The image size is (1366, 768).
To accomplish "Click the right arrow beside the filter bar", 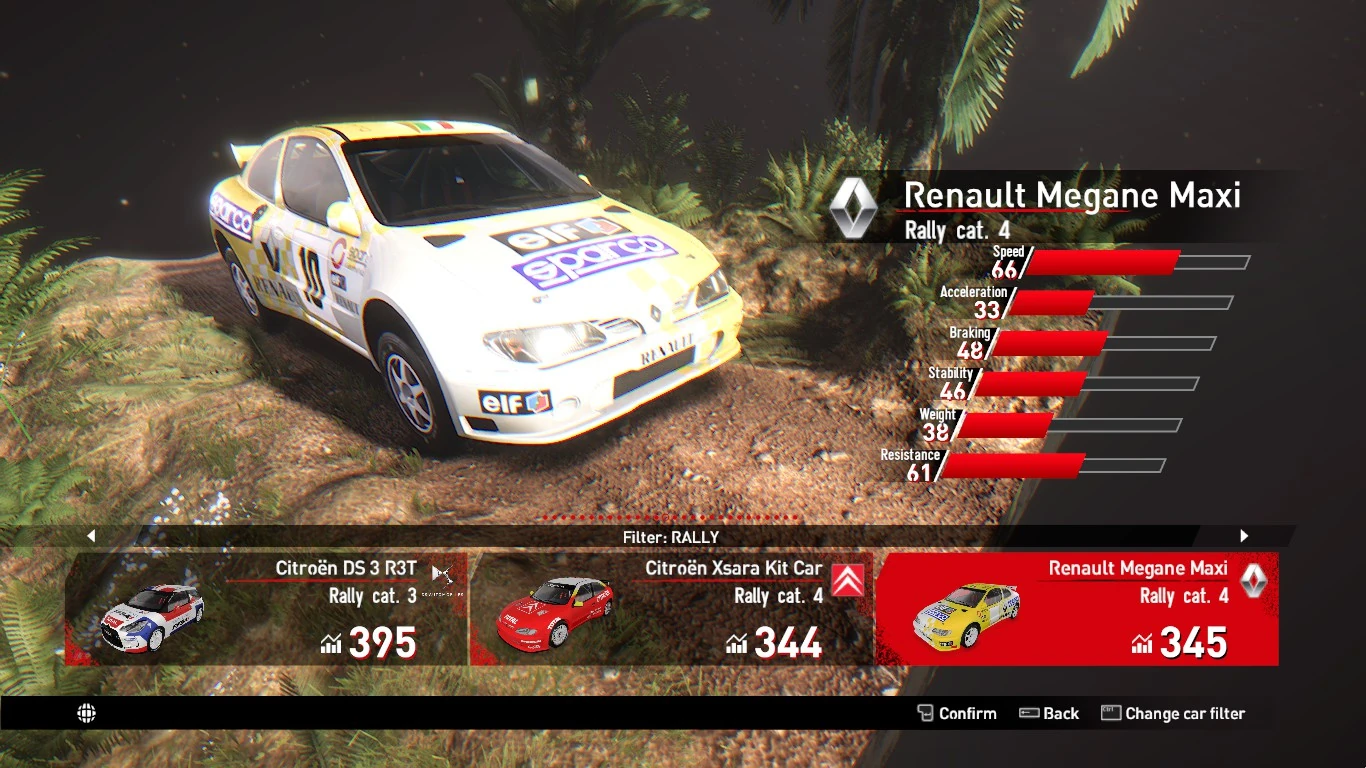I will (1244, 536).
